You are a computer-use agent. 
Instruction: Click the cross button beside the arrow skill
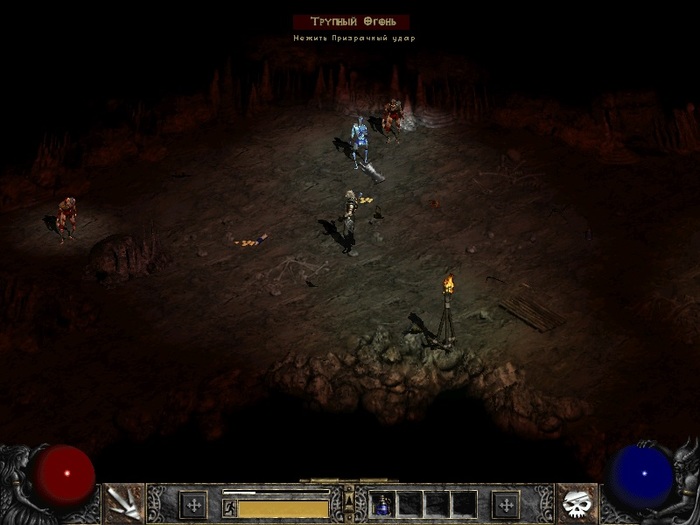[193, 504]
